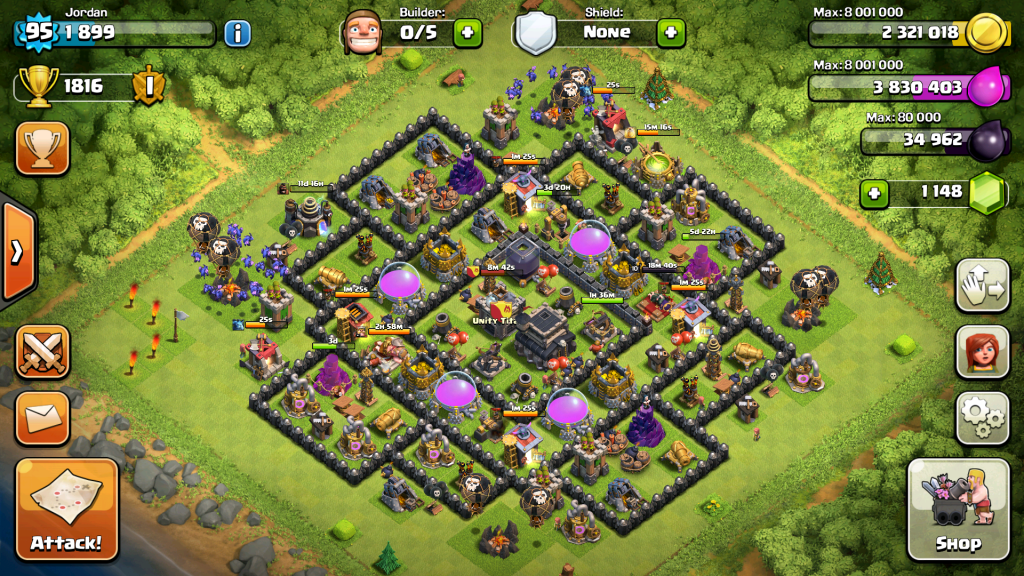
Task: Expand the orange side arrow tab
Action: click(x=17, y=250)
